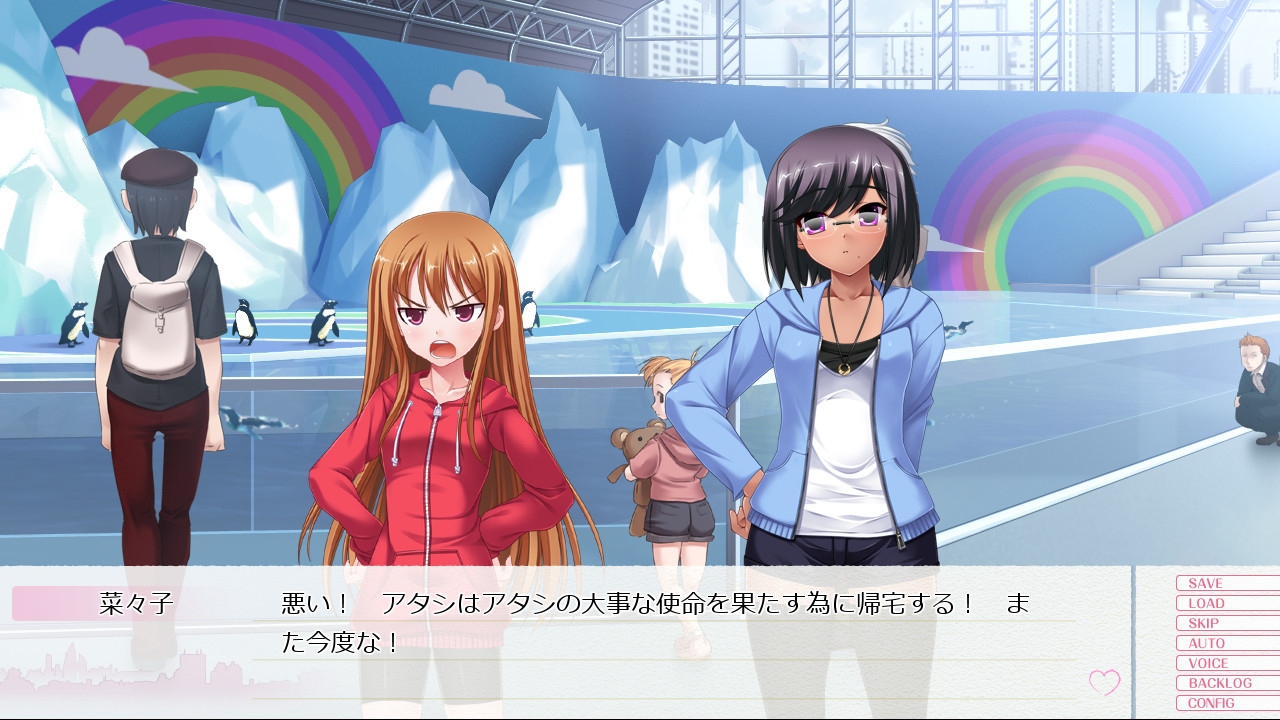Activate SKIP mode
Image resolution: width=1280 pixels, height=720 pixels.
pyautogui.click(x=1226, y=623)
